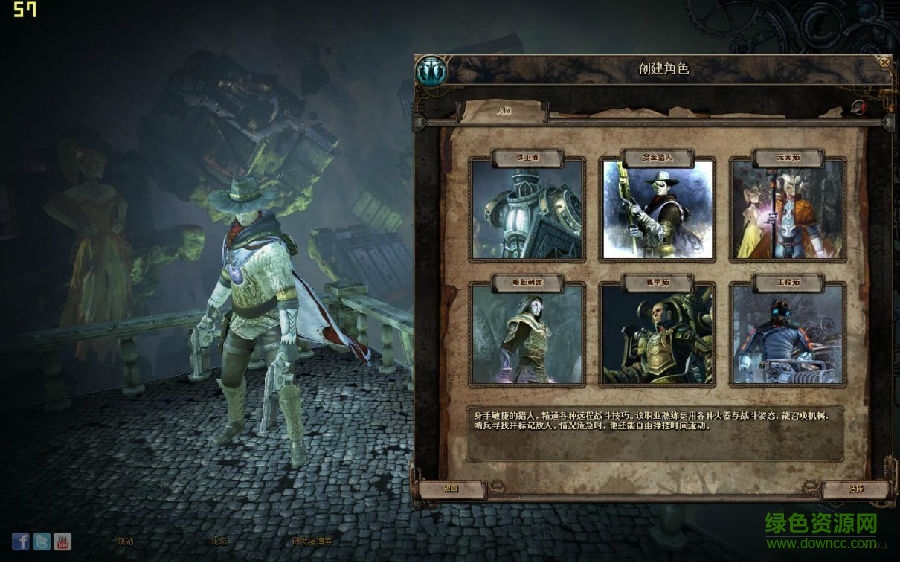This screenshot has width=900, height=562.
Task: Switch to the character tab above the portraits
Action: 504,110
